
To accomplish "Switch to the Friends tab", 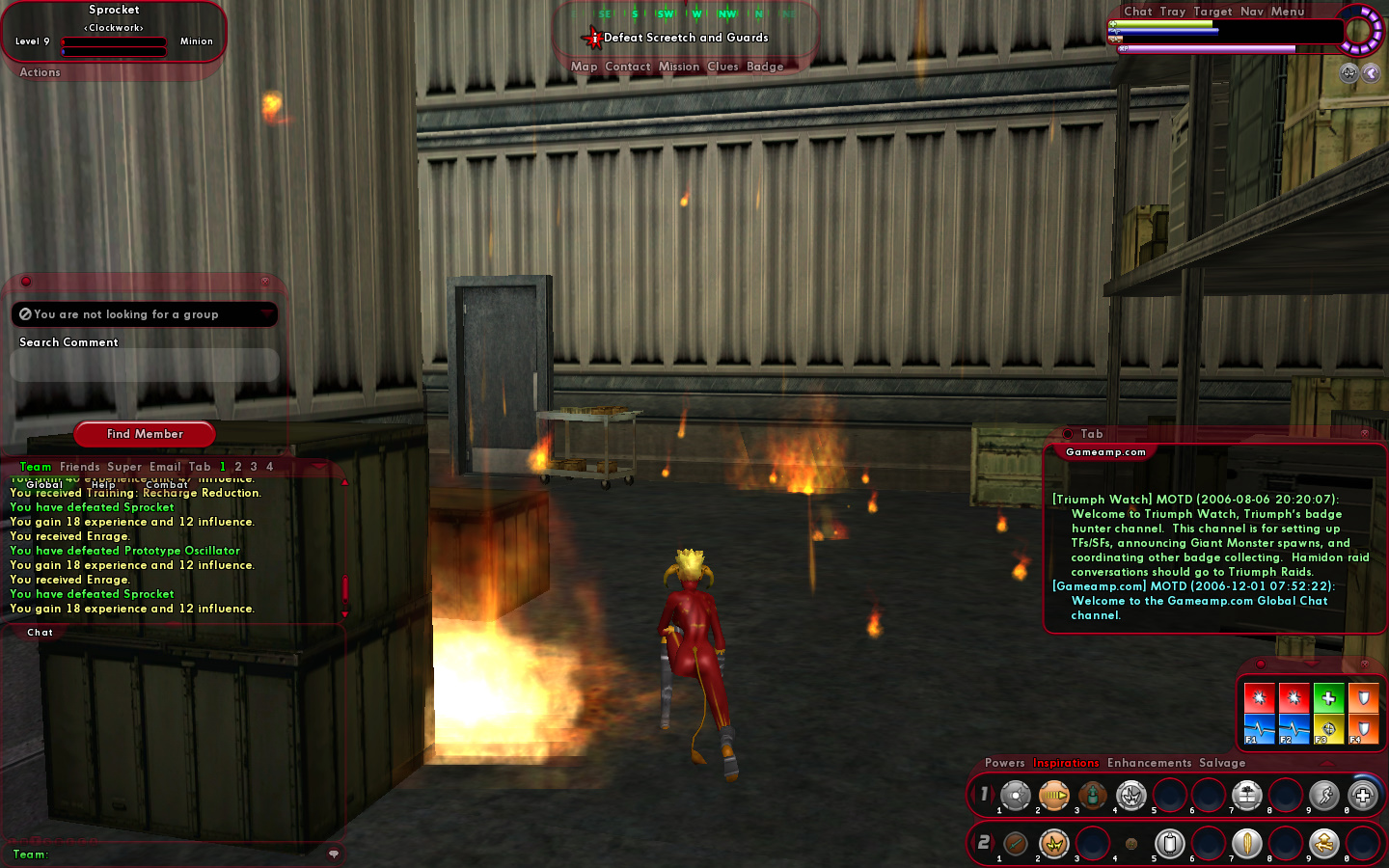I will coord(79,467).
